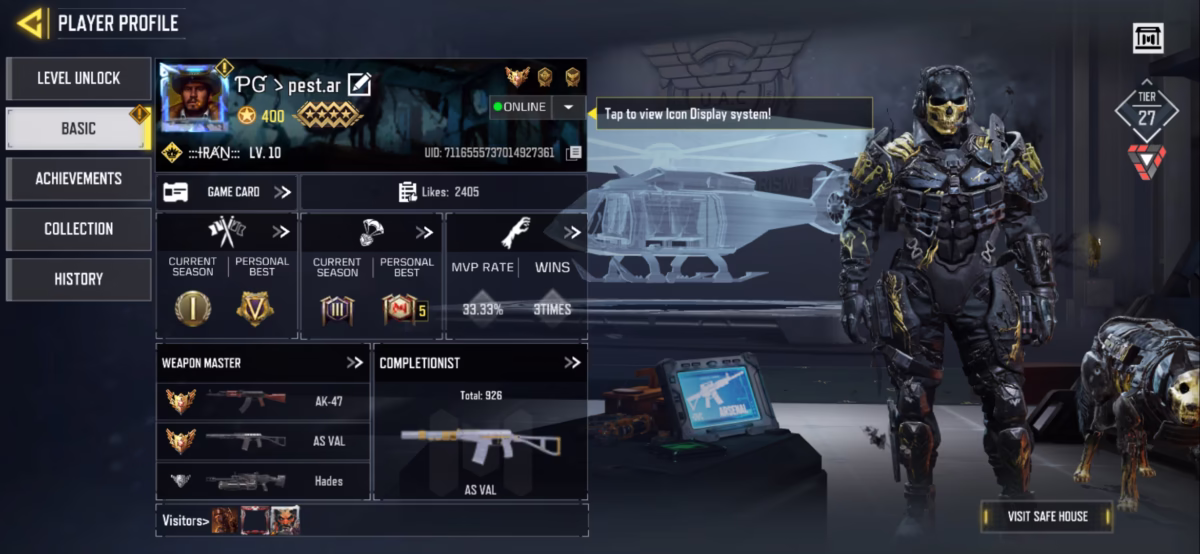
Task: Show the Collection tab
Action: (x=78, y=229)
